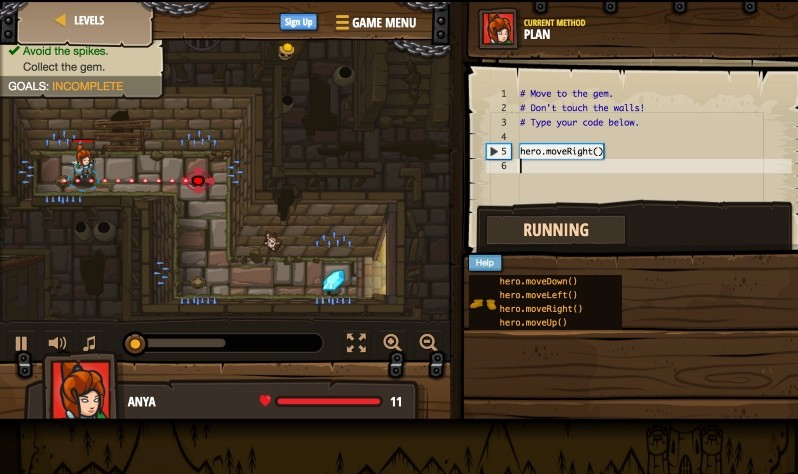Open the Help tab

click(x=485, y=263)
